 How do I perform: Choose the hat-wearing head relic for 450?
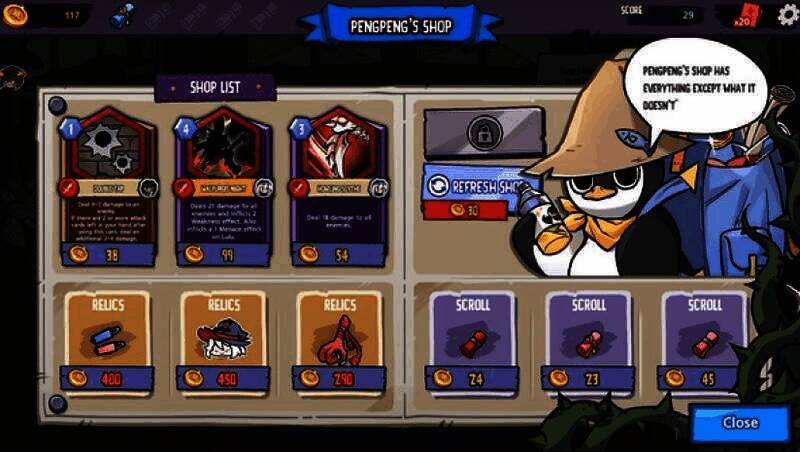223,338
